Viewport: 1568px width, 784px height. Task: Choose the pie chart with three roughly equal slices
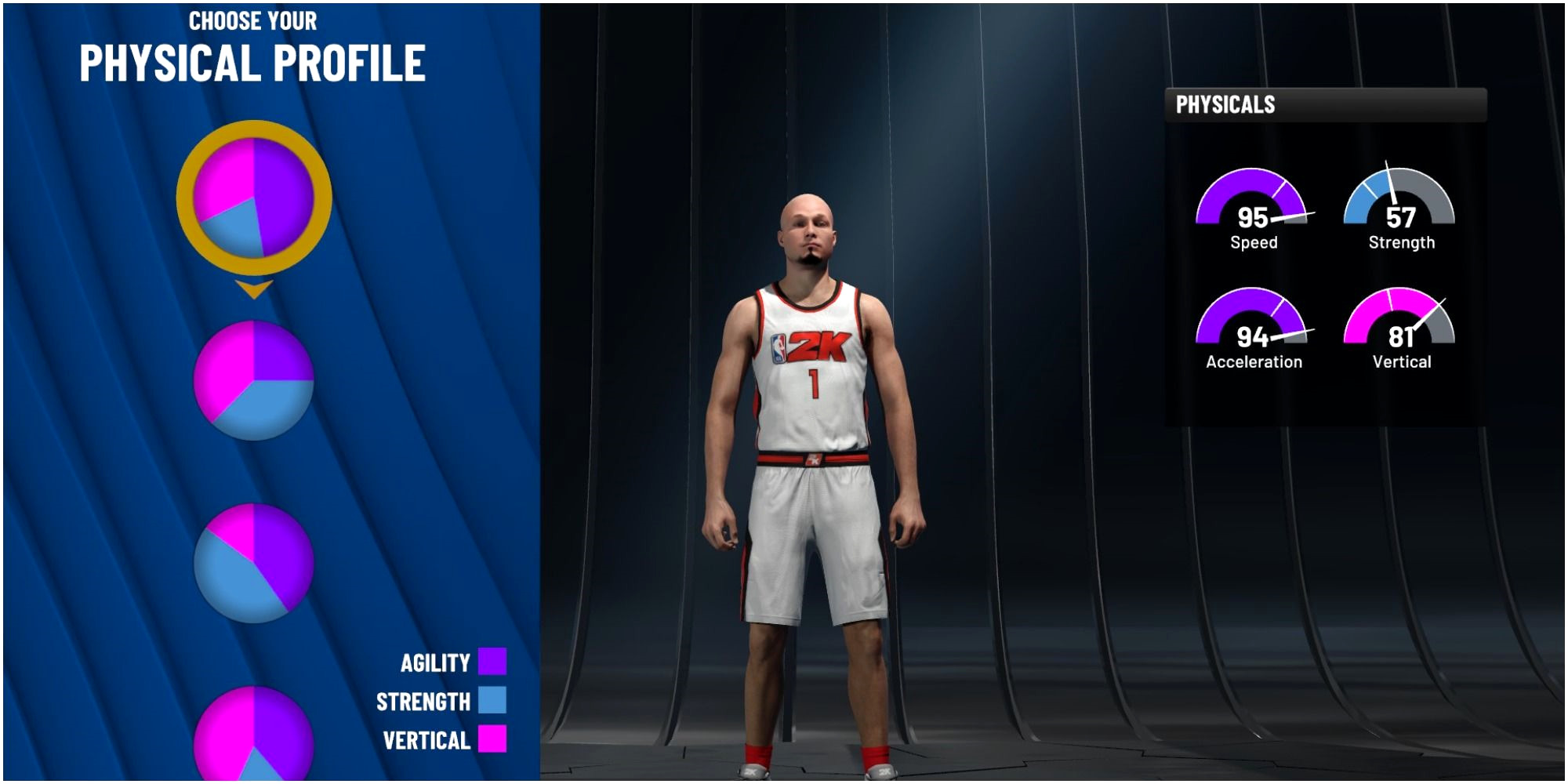(253, 380)
